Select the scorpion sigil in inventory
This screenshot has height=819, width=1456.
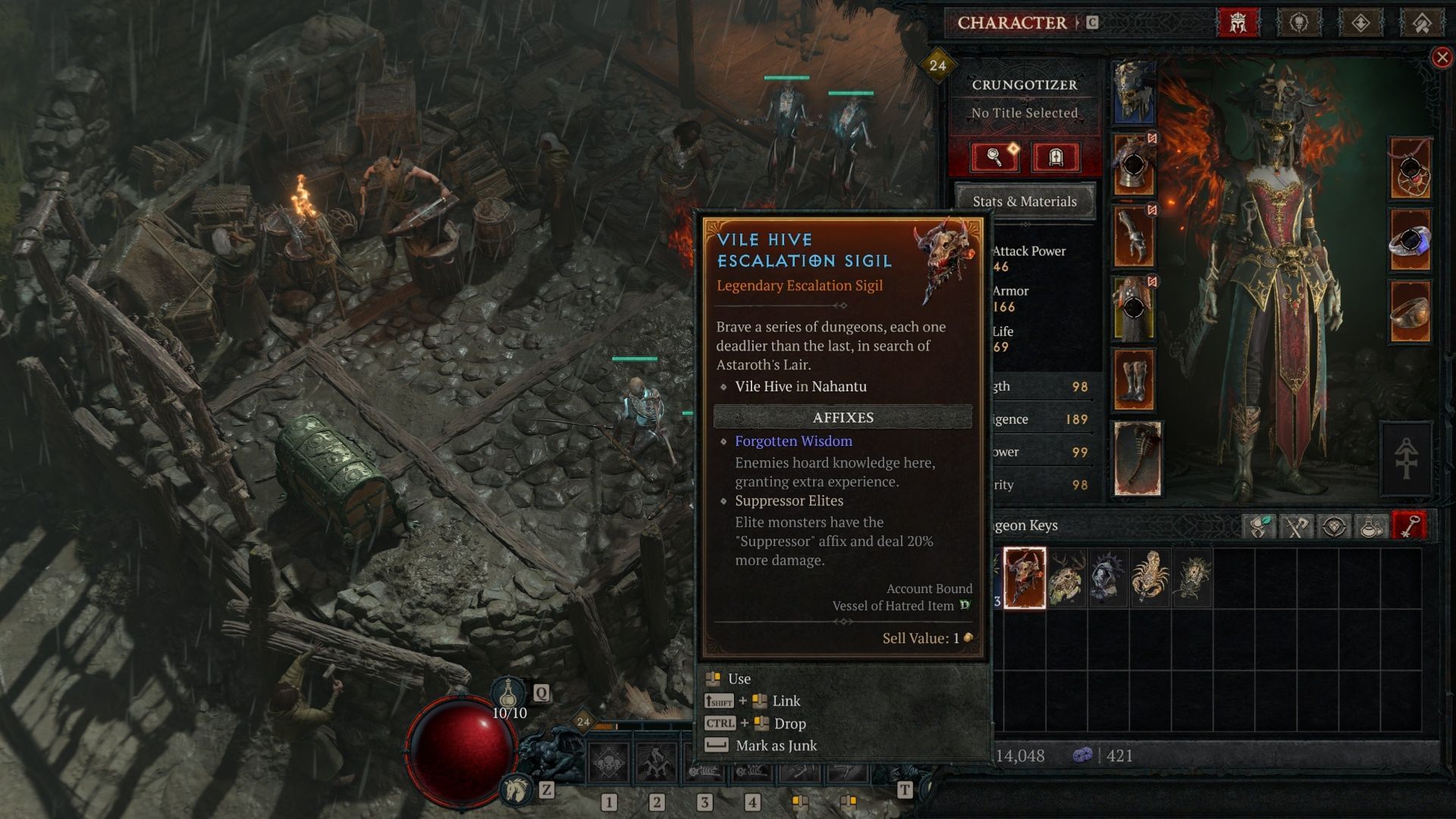(x=1150, y=578)
